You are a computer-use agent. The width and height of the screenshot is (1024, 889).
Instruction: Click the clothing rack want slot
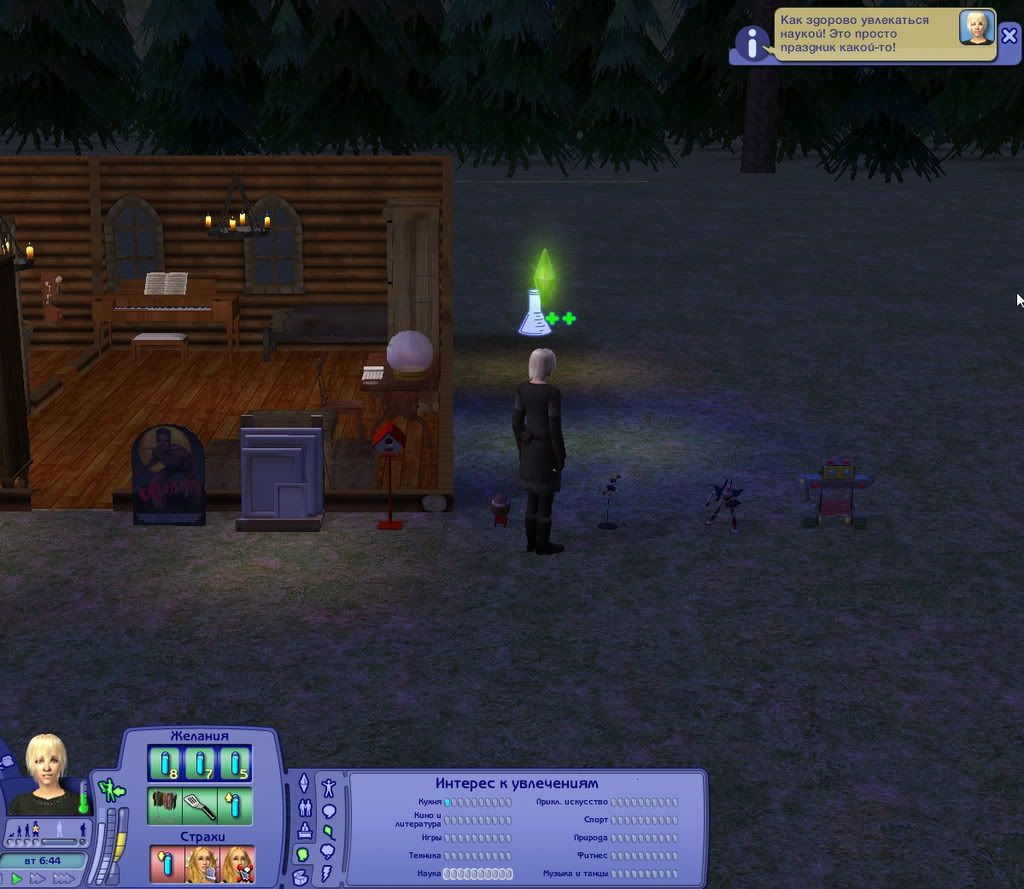pyautogui.click(x=165, y=805)
